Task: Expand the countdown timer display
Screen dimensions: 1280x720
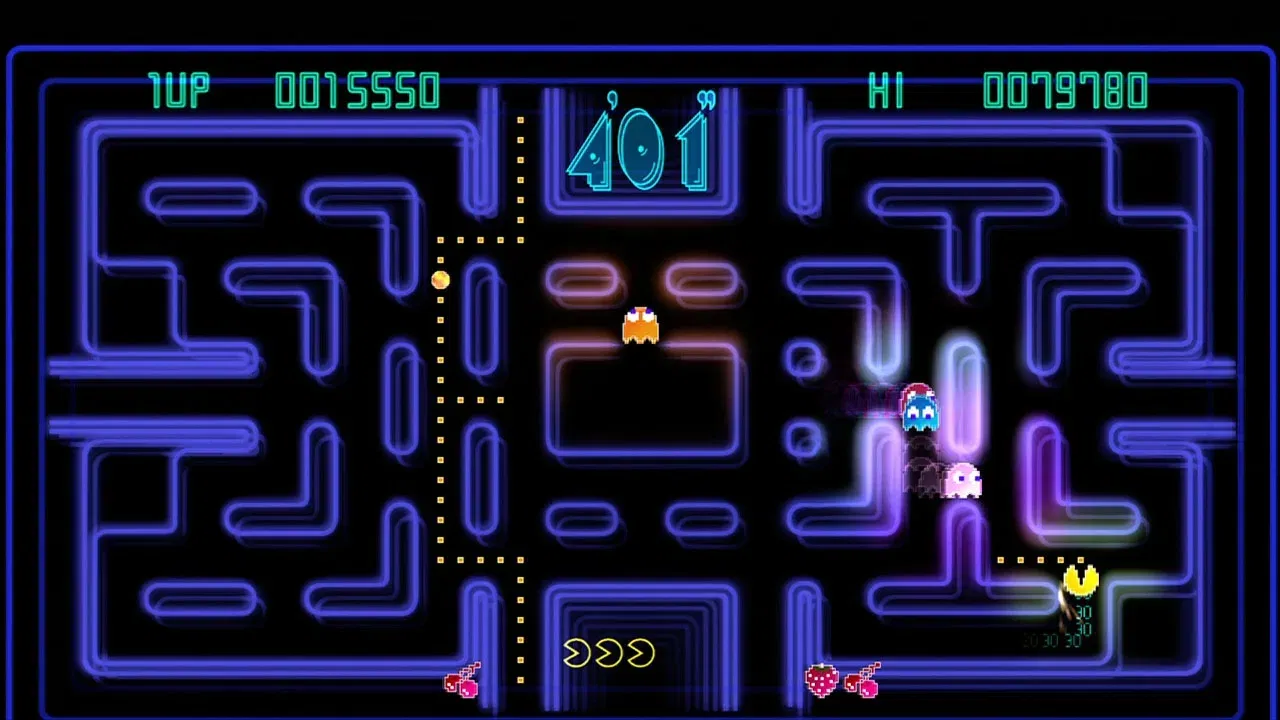Action: tap(640, 148)
